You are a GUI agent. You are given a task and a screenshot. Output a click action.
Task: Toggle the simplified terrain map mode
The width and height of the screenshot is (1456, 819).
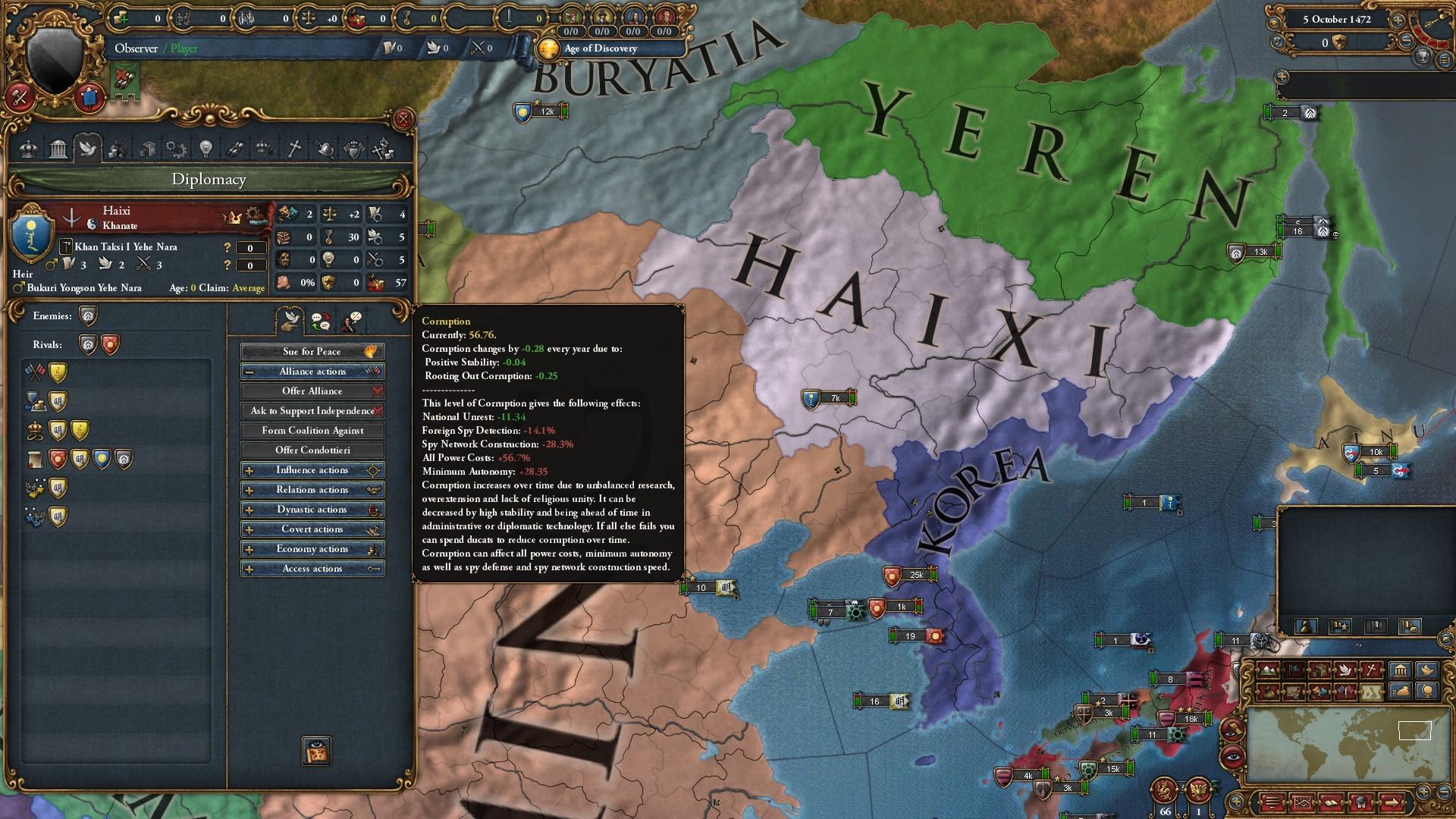coord(1370,693)
